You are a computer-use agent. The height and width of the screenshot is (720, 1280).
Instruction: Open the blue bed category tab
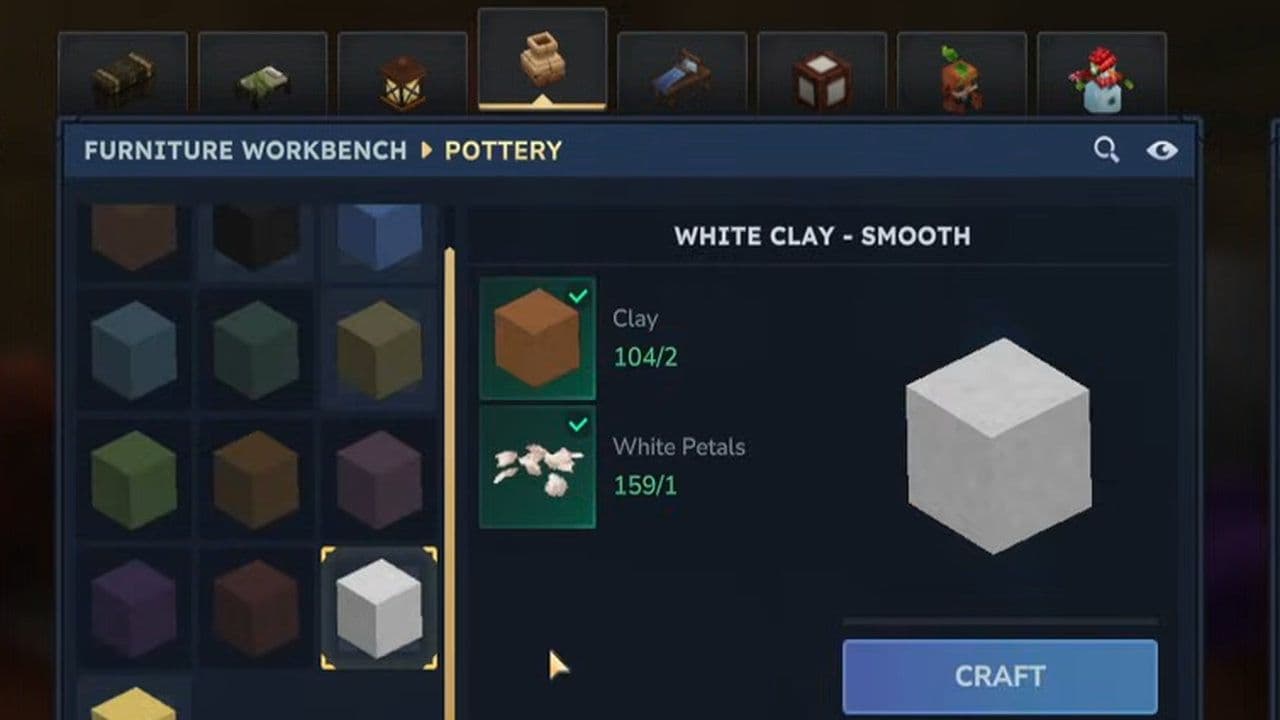coord(682,76)
